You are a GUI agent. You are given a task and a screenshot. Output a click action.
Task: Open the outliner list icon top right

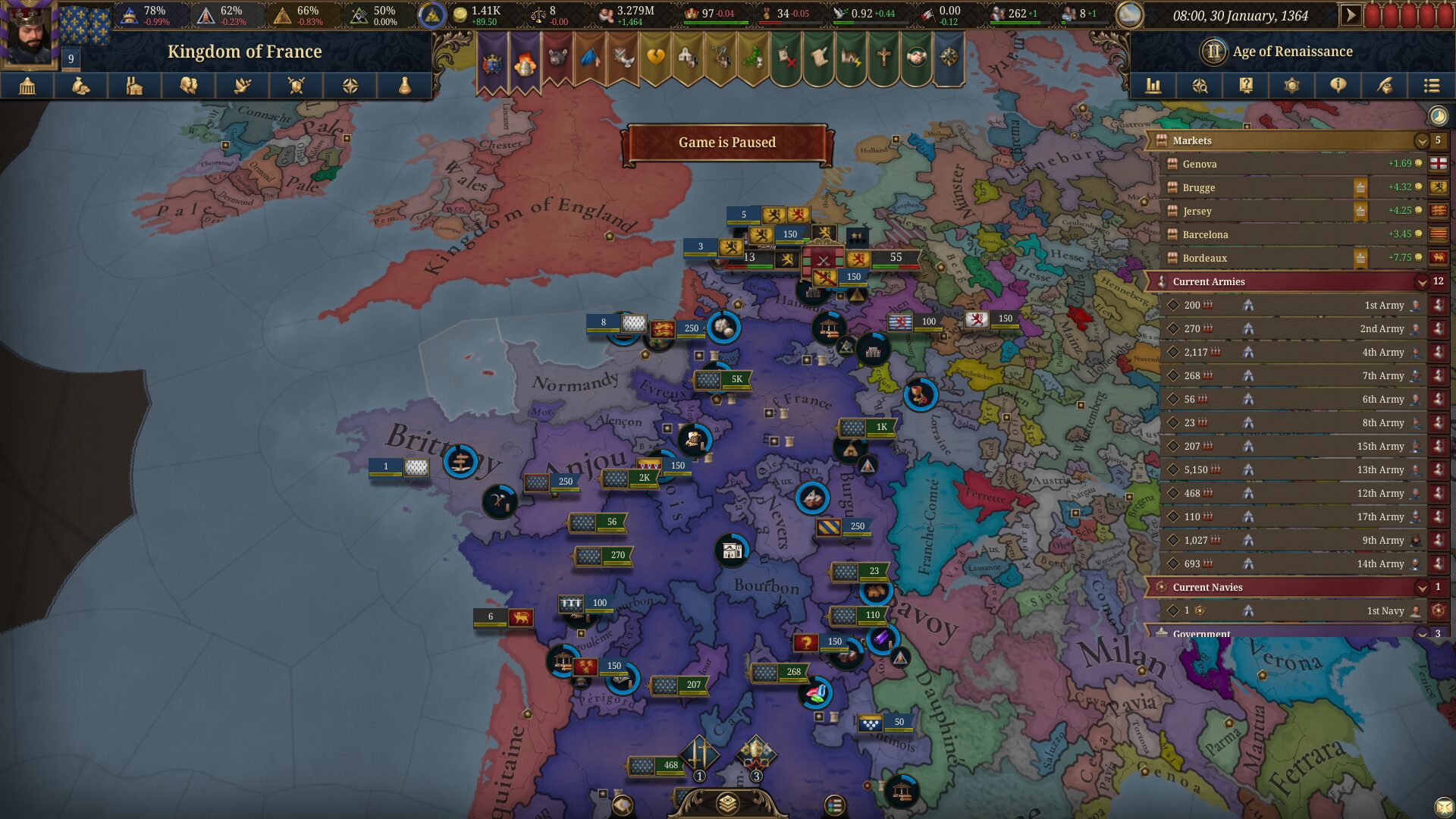click(x=1433, y=86)
